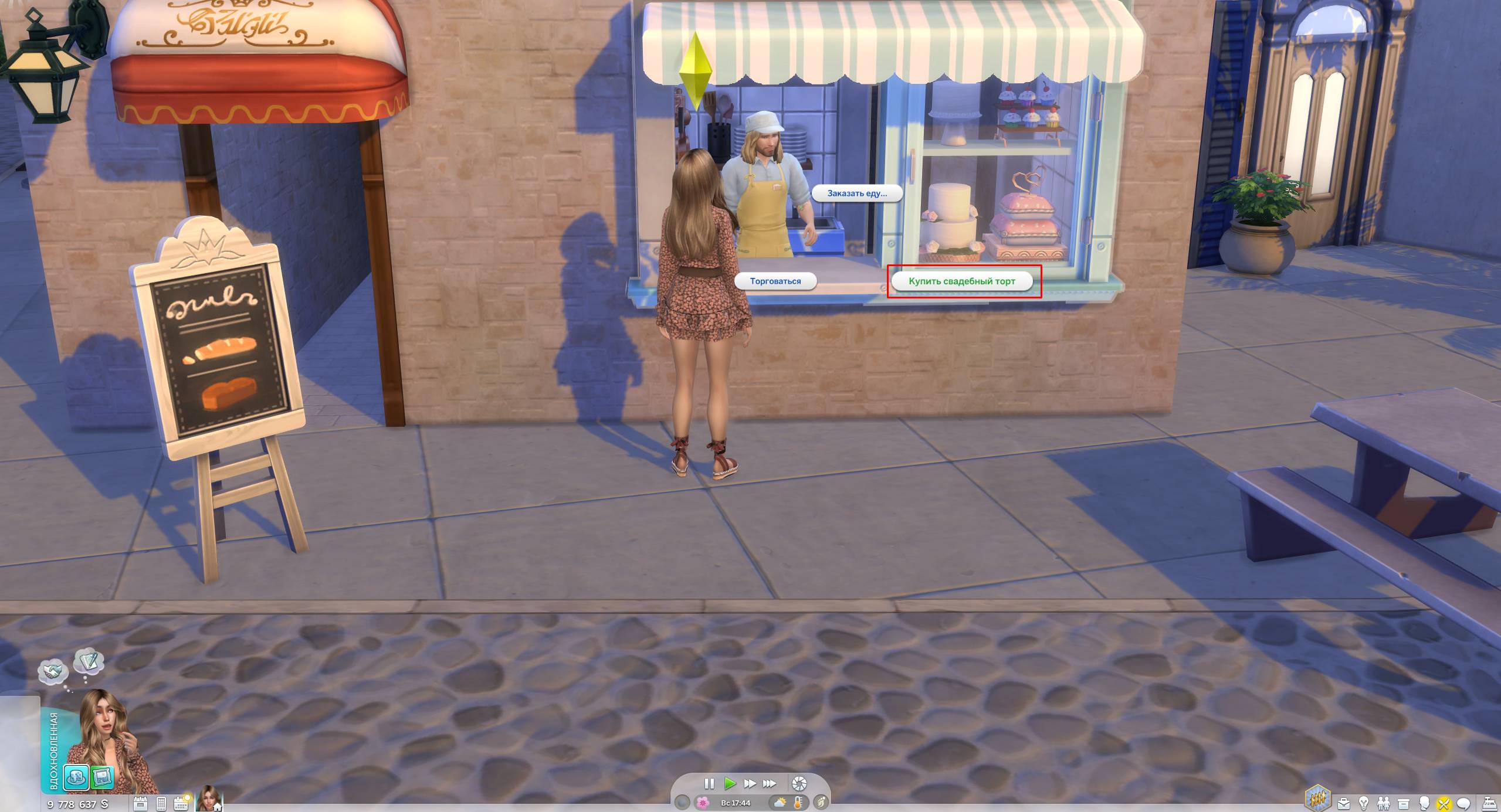
Task: Select the handshake whim thought bubble
Action: (53, 670)
